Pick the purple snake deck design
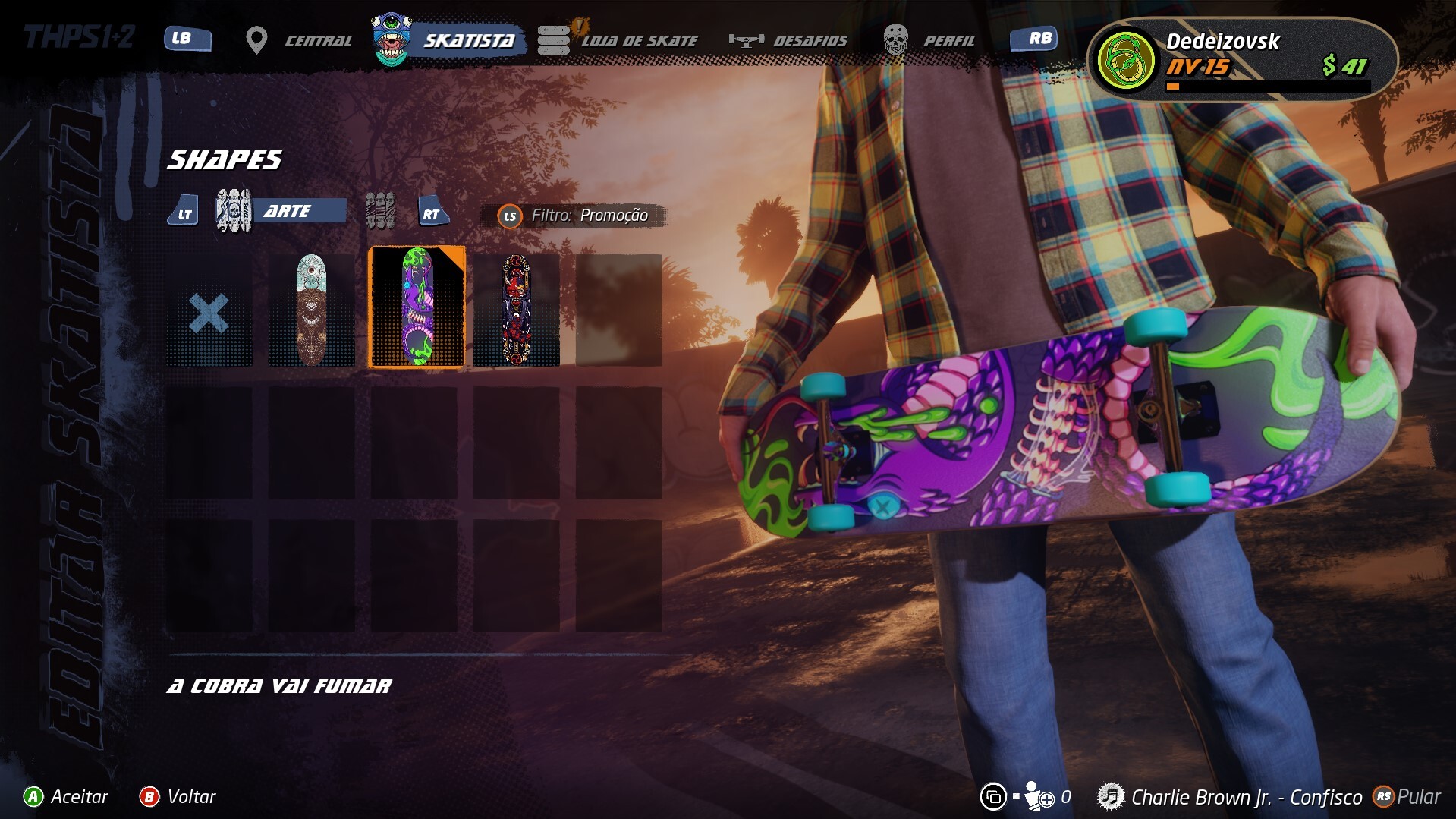Viewport: 1456px width, 819px height. click(x=417, y=307)
